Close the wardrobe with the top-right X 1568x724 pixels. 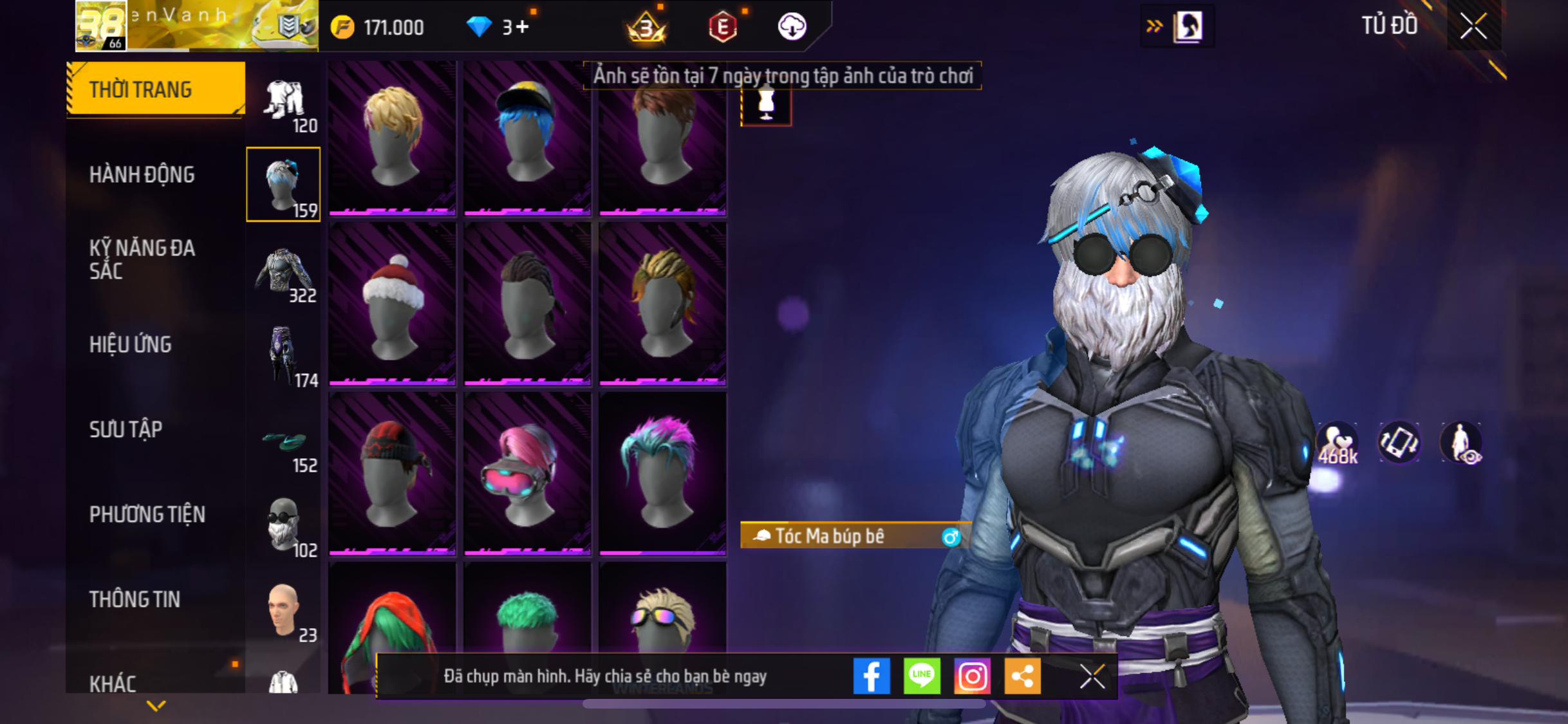click(x=1473, y=27)
